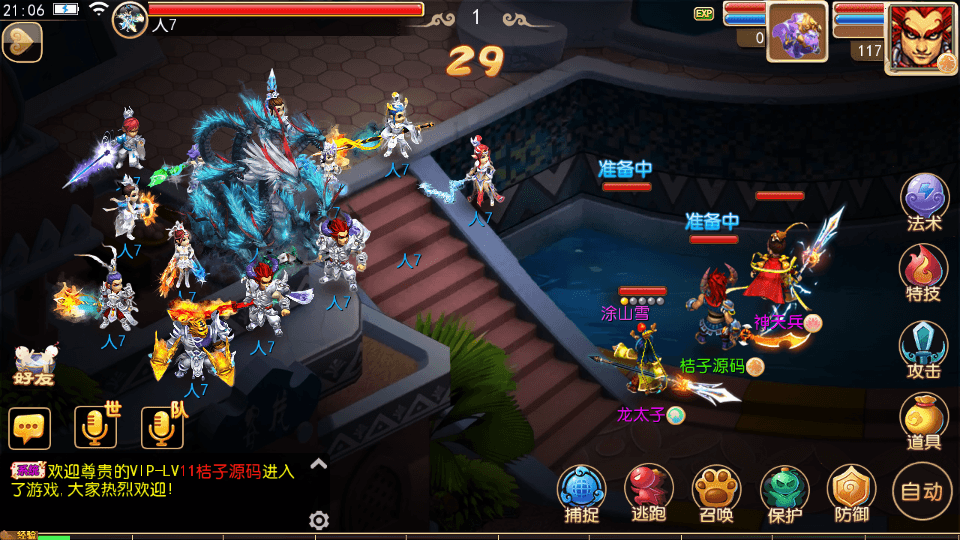Expand the chat log with the arrow
Viewport: 960px width, 540px height.
[319, 463]
